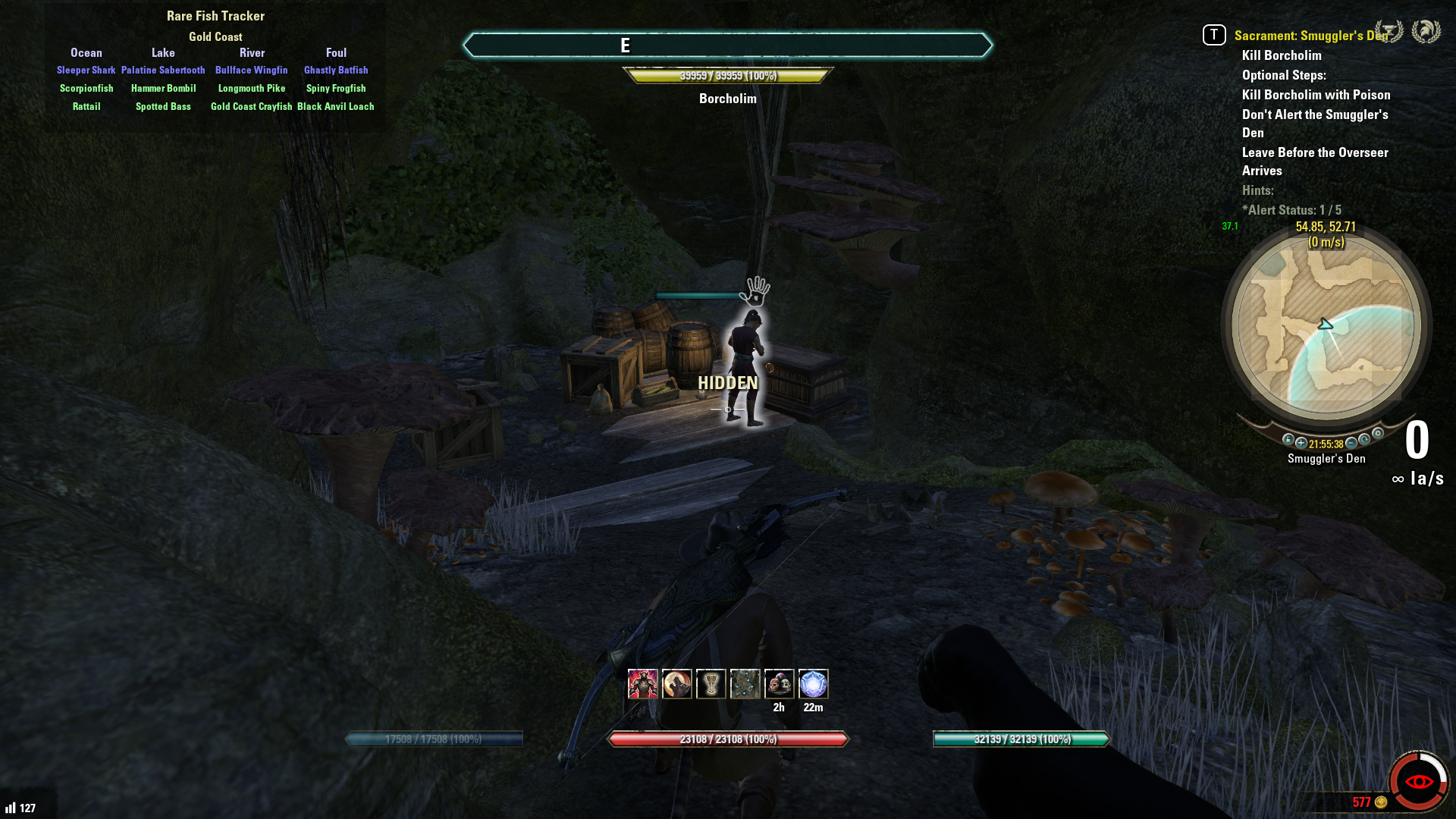Select the howling wolf moon buff icon
The width and height of the screenshot is (1456, 819).
pos(676,684)
